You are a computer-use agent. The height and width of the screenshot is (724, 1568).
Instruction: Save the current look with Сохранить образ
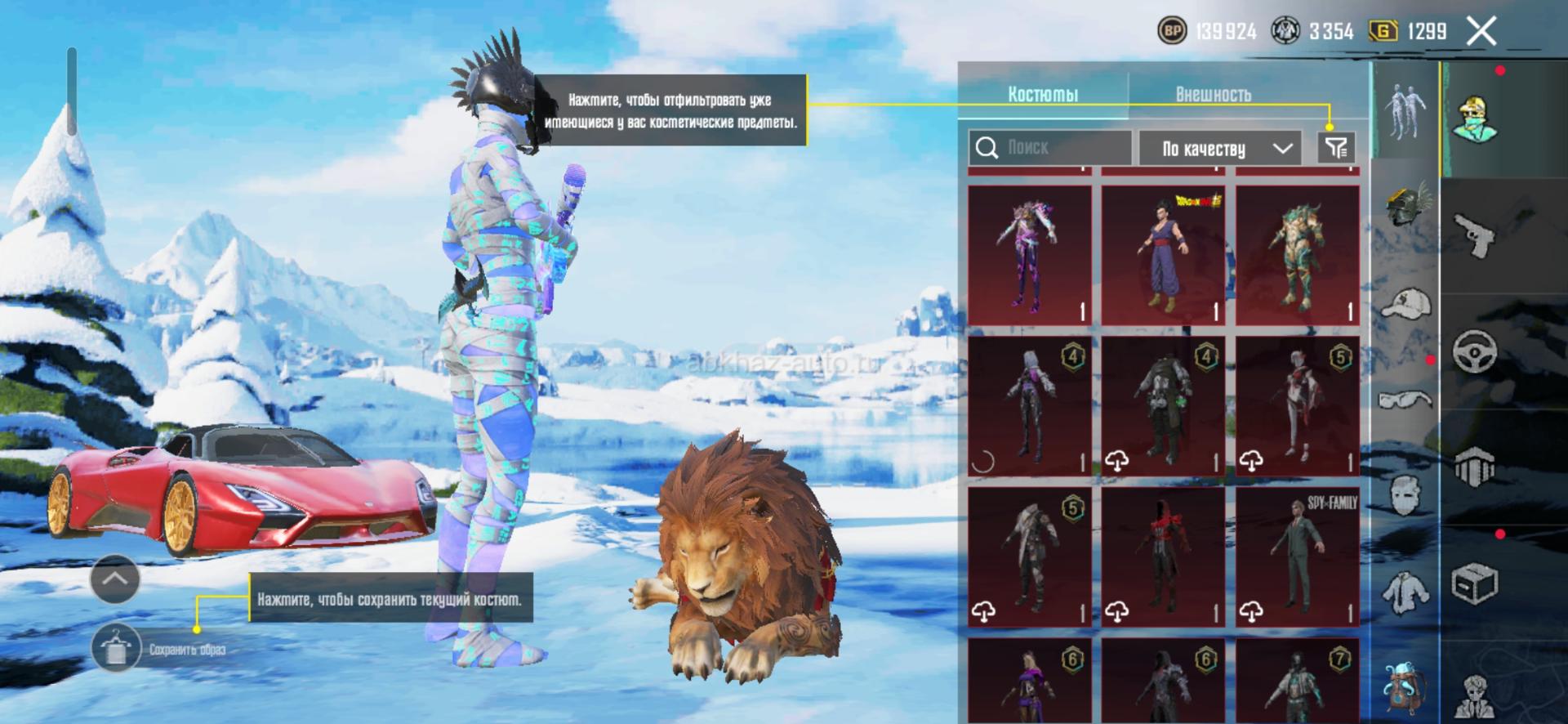[x=116, y=649]
